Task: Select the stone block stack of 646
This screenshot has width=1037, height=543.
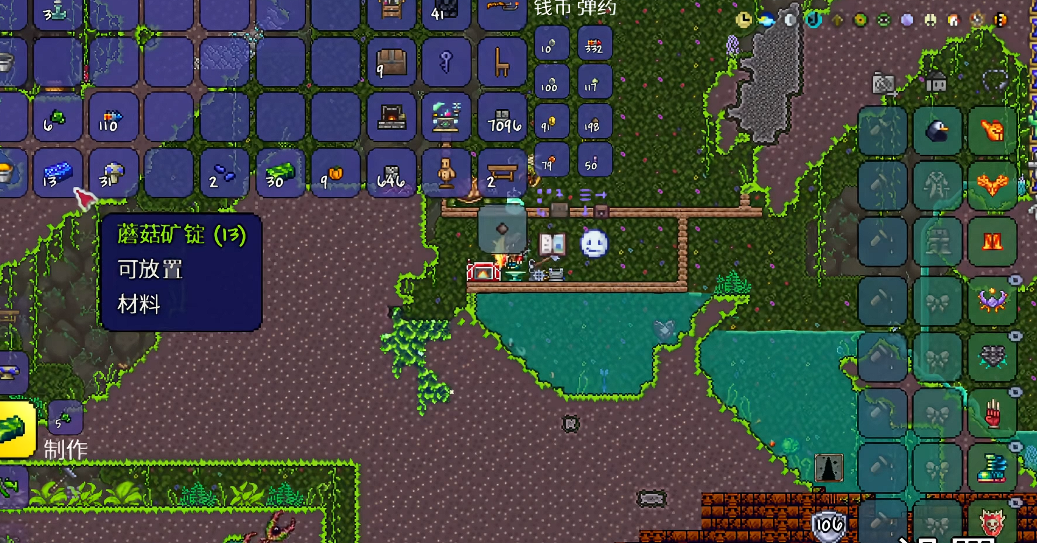Action: point(392,173)
